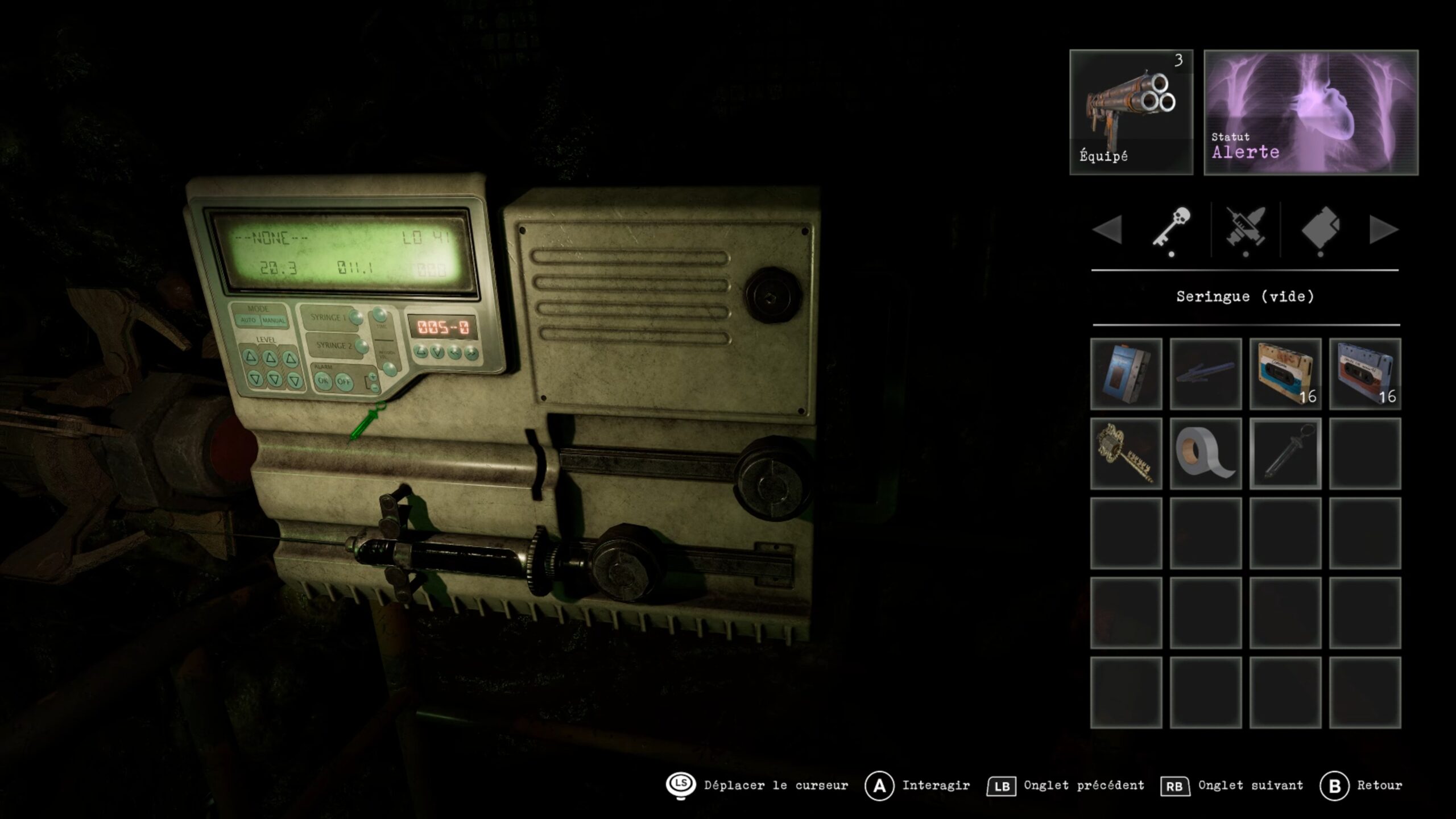Image resolution: width=1456 pixels, height=819 pixels.
Task: Select the blue cassette player item
Action: (1126, 374)
